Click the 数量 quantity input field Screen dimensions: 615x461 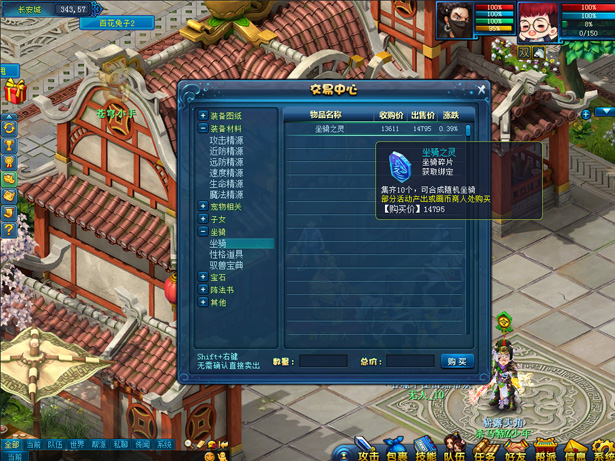click(x=322, y=361)
